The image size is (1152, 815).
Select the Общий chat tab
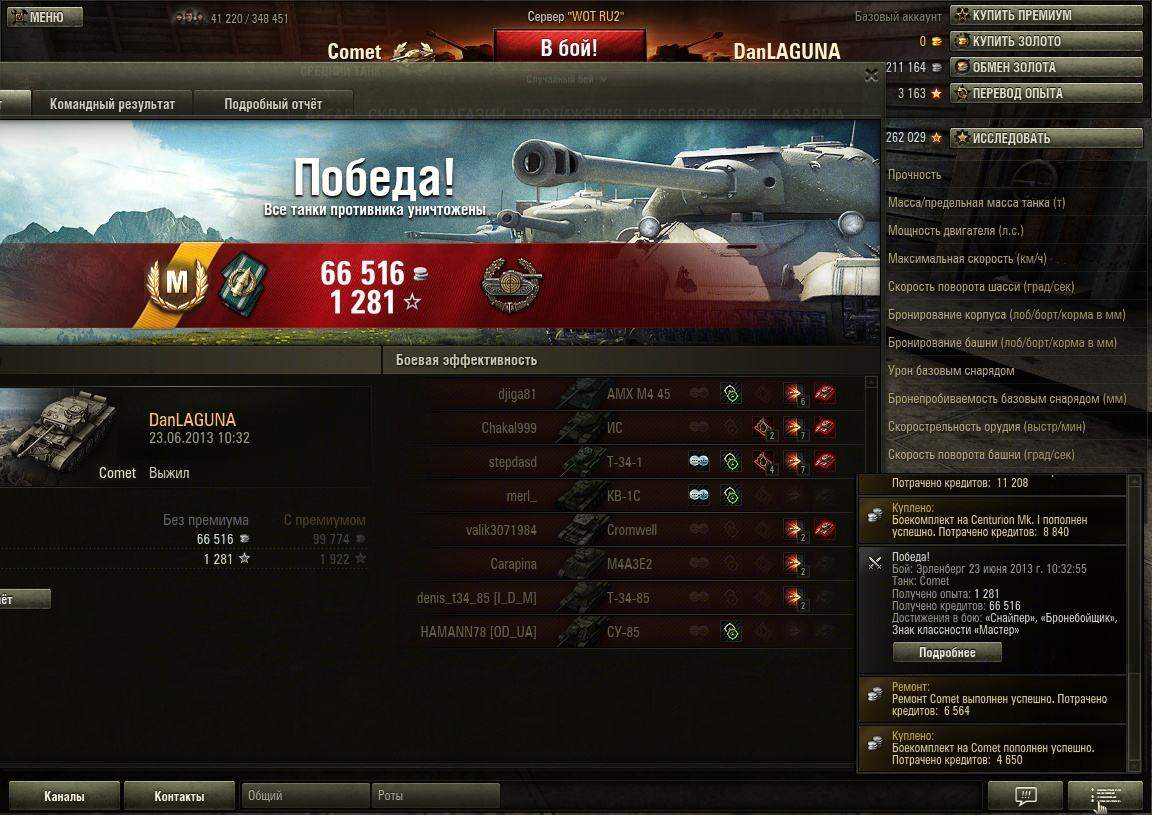tap(305, 797)
